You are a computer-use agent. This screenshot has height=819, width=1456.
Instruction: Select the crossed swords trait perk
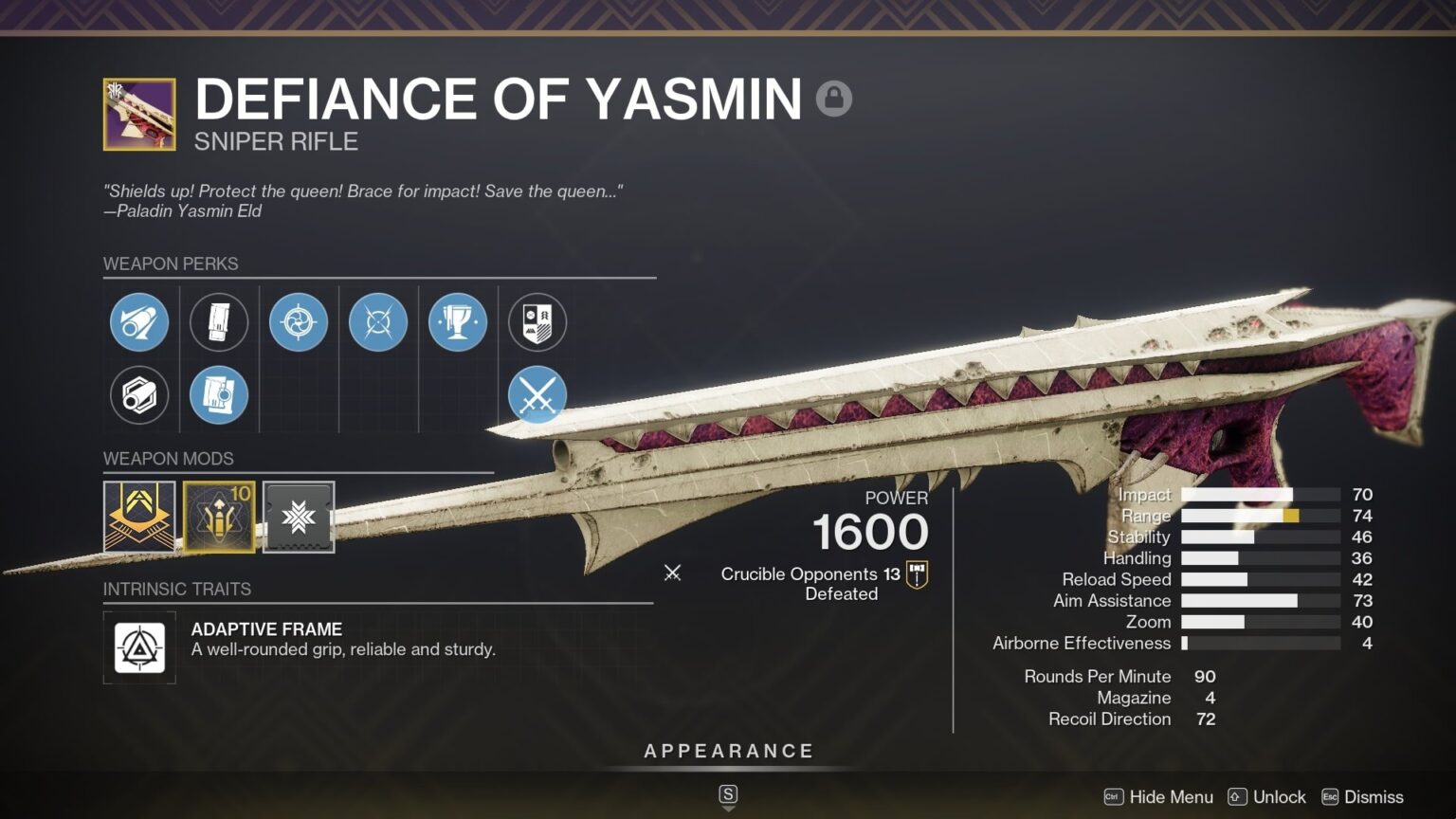[x=537, y=395]
